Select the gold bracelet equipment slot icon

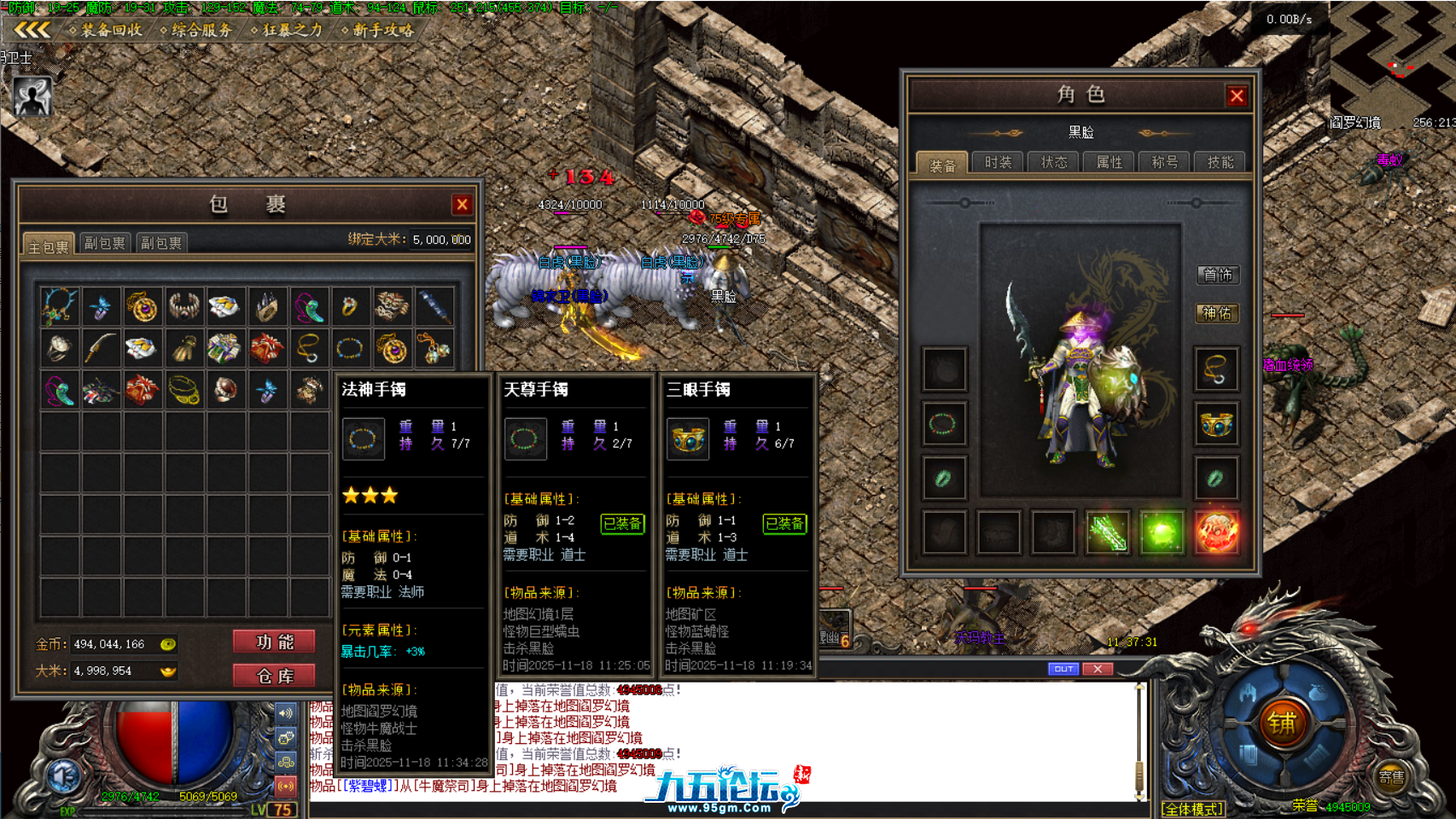[x=1217, y=424]
